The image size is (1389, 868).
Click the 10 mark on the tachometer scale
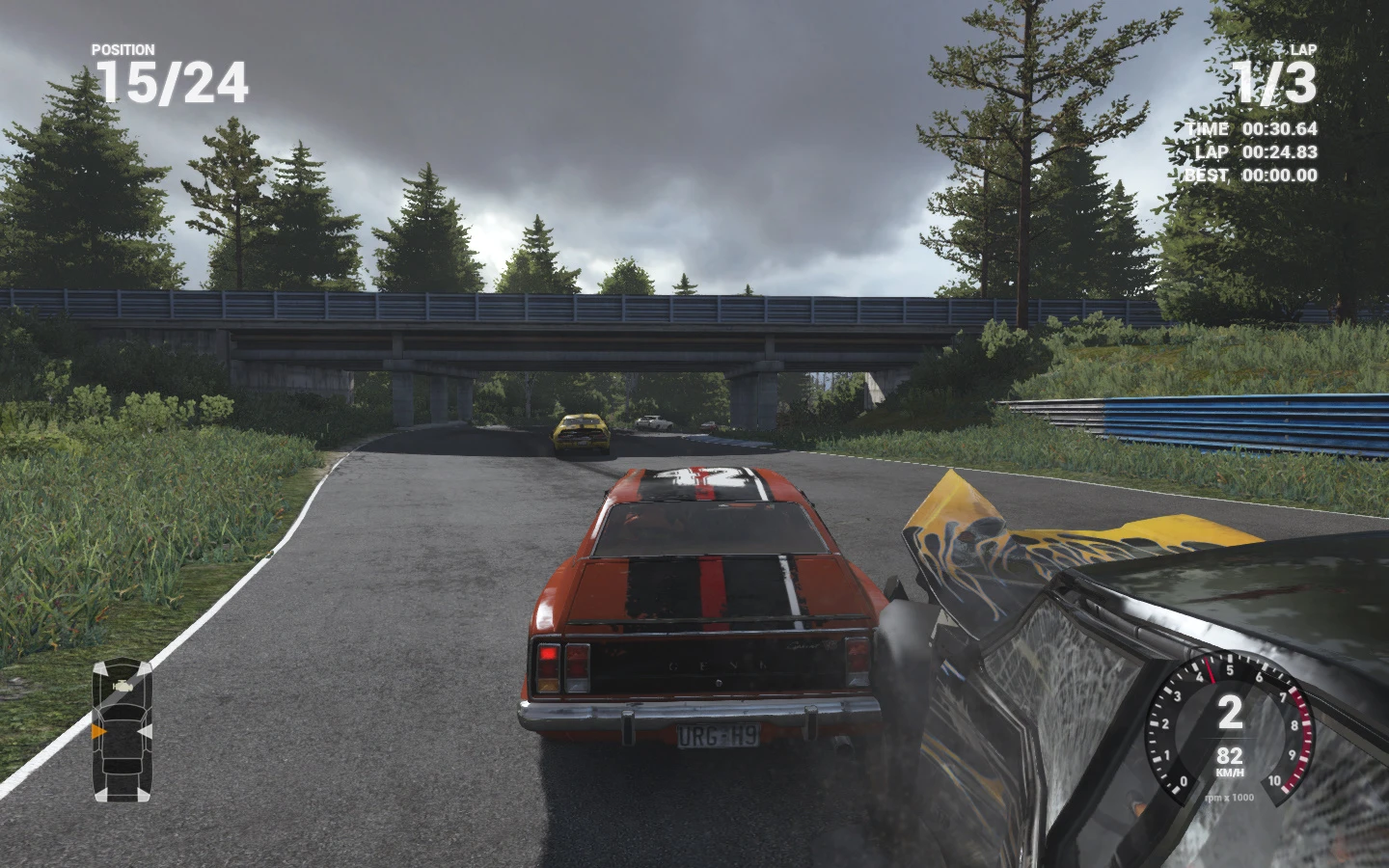pyautogui.click(x=1275, y=781)
